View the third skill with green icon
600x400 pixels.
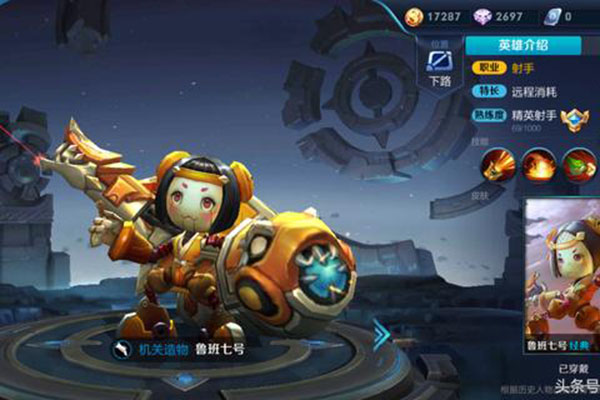pos(579,164)
